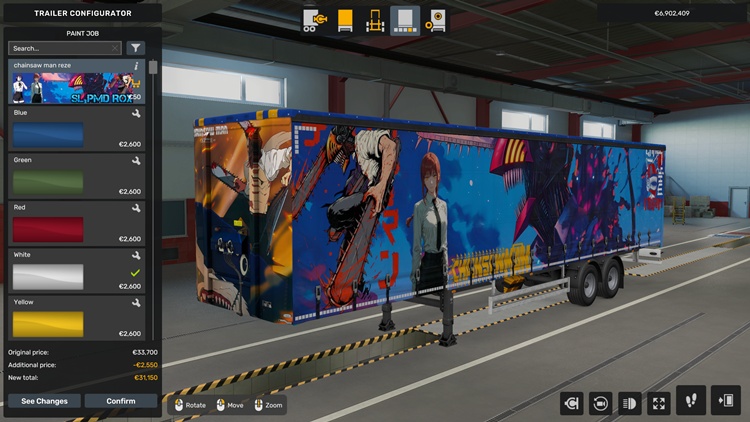Apply the Red paint job
This screenshot has width=750, height=422.
[x=77, y=227]
